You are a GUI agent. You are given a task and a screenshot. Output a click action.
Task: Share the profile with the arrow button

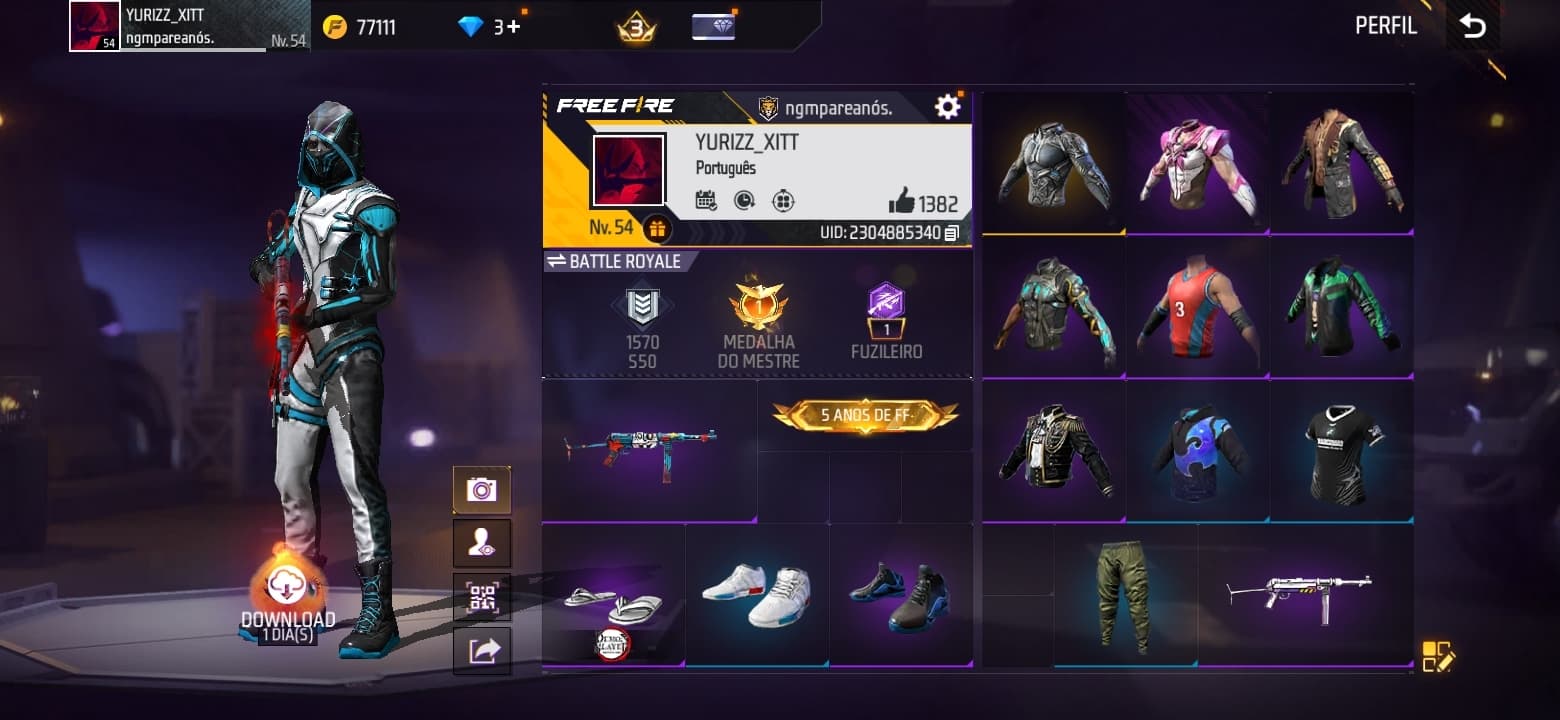pos(482,652)
